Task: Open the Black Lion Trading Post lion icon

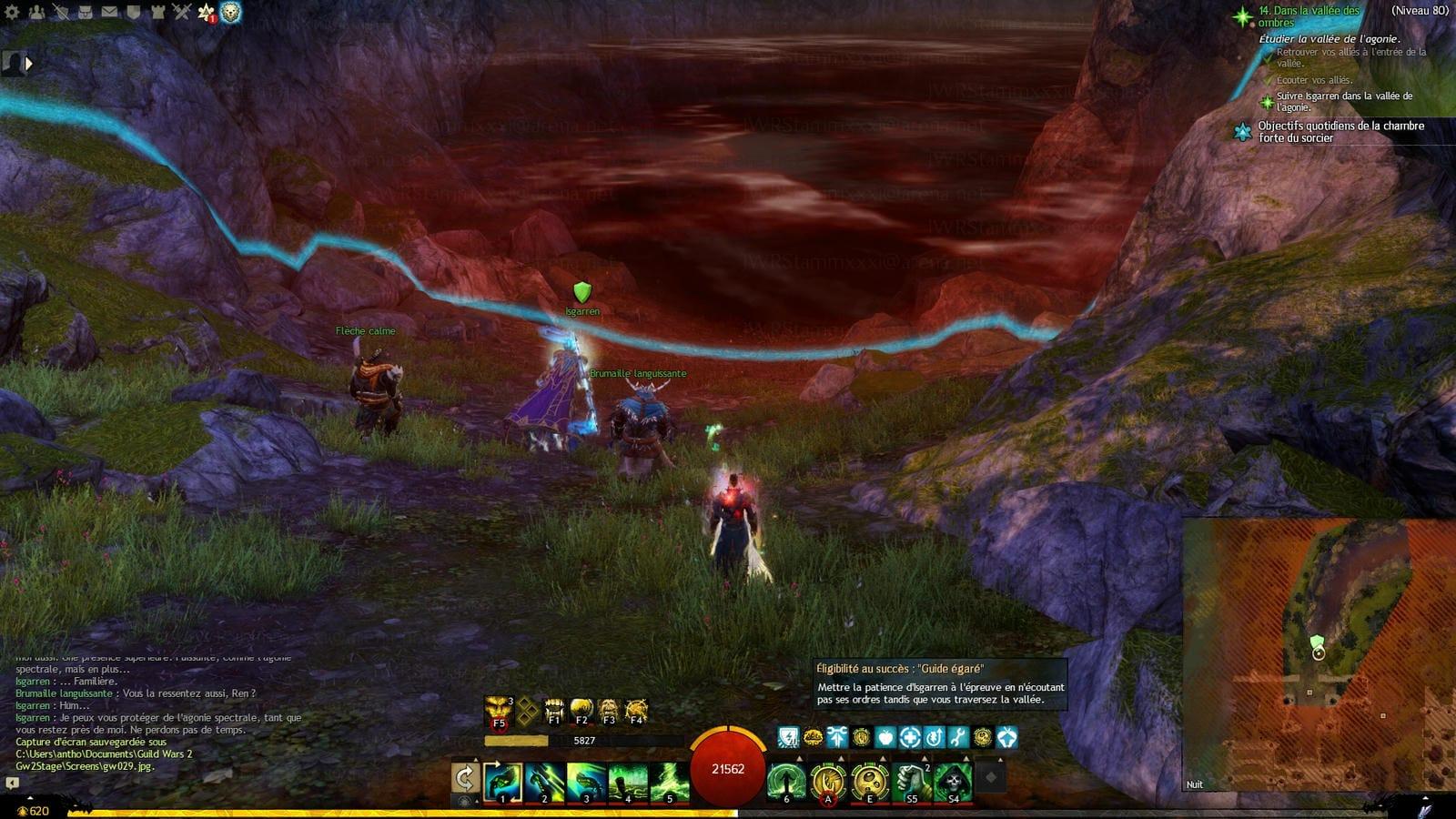Action: click(x=230, y=13)
